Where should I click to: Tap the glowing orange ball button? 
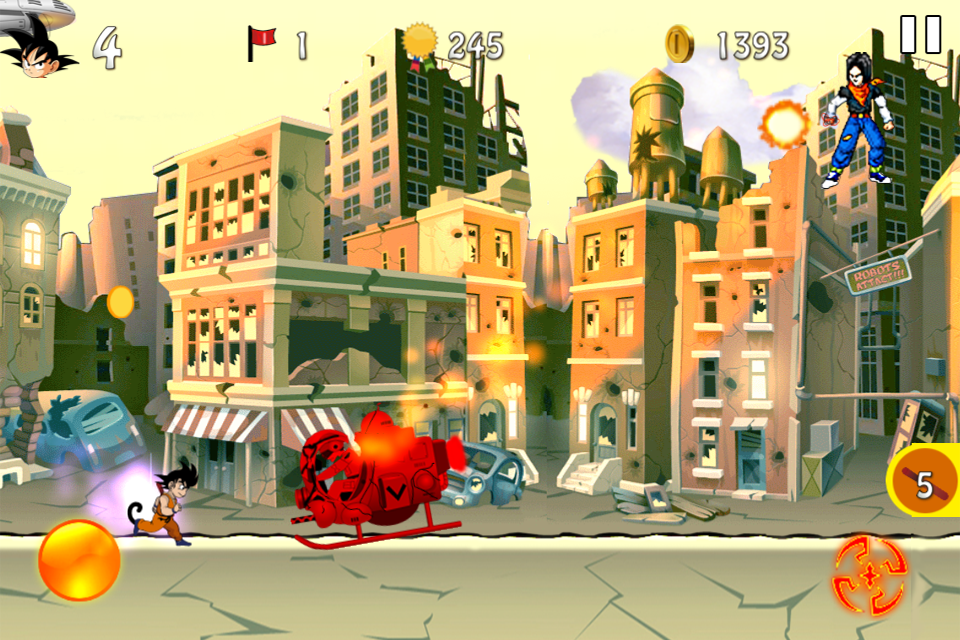pyautogui.click(x=79, y=560)
